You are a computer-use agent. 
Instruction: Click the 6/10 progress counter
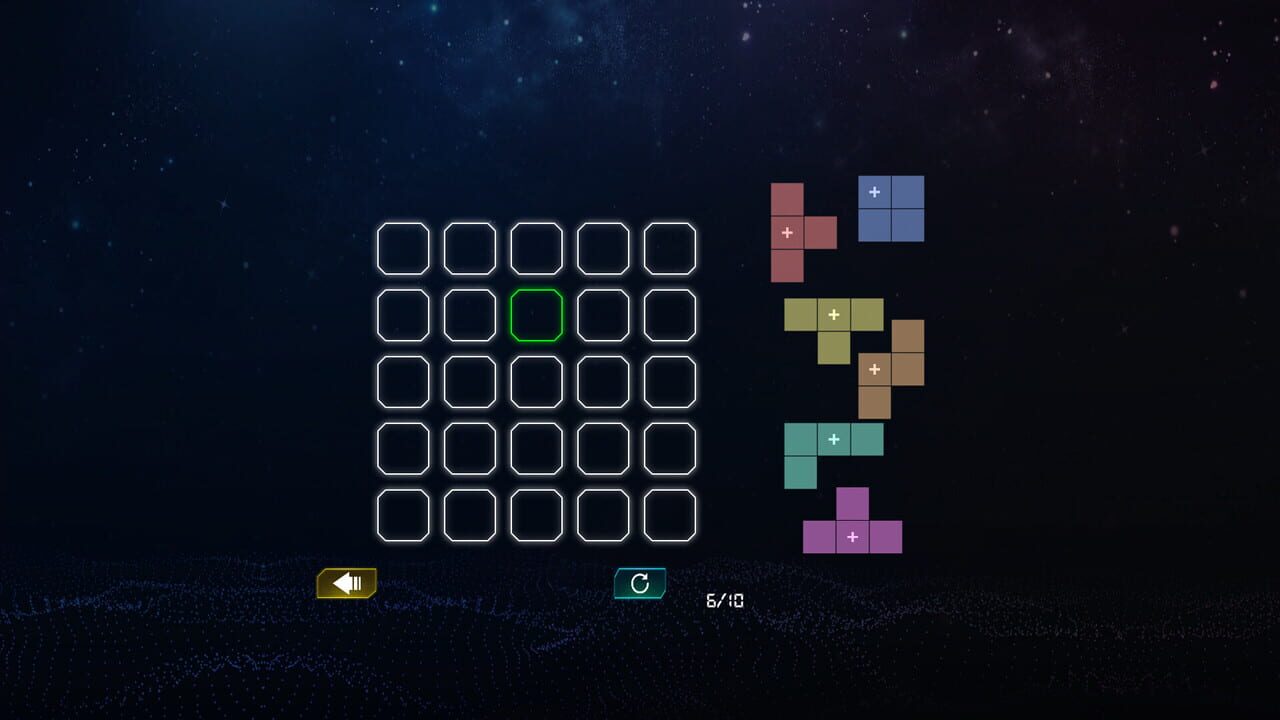(x=723, y=598)
